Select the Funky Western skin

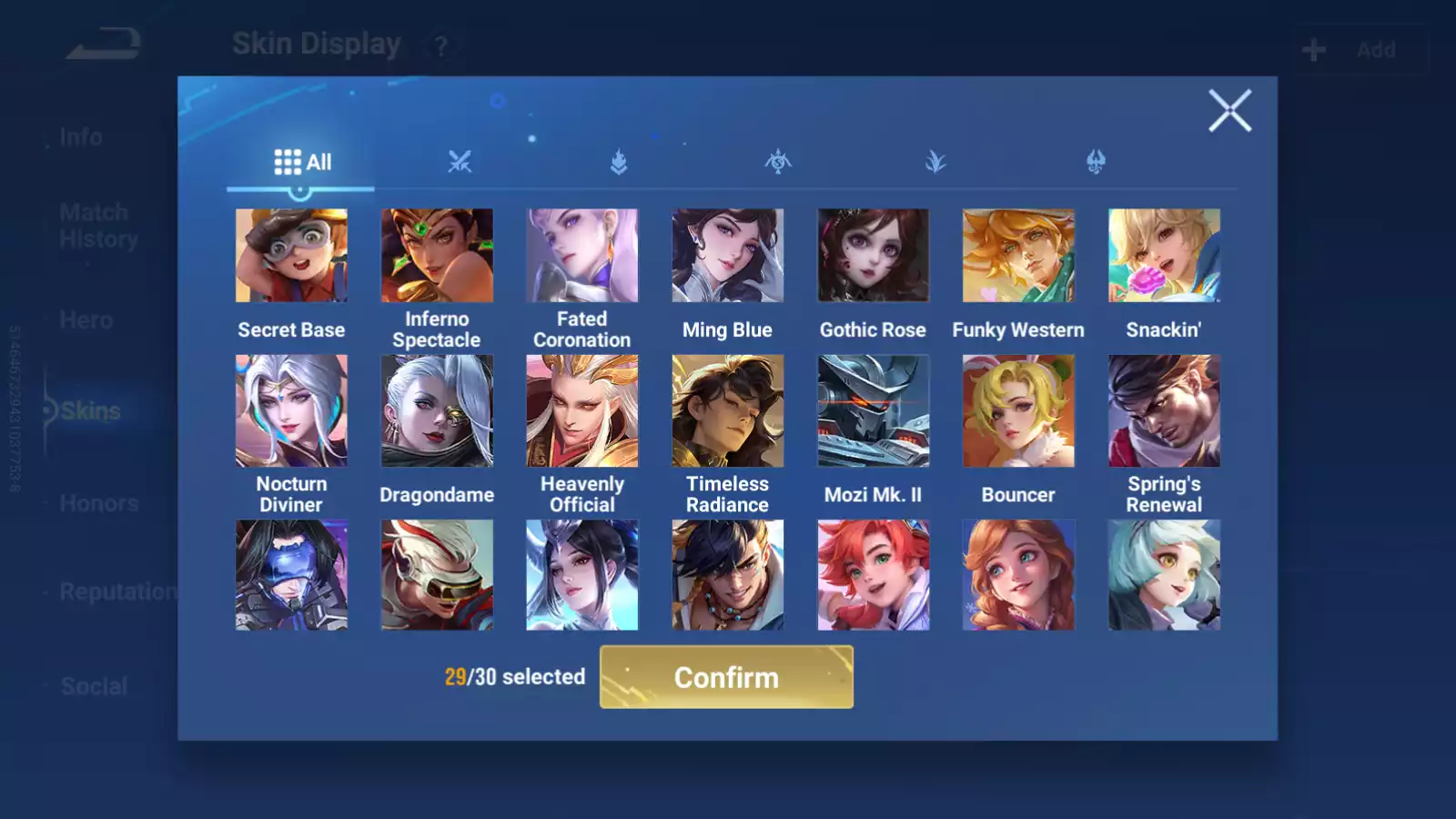click(x=1018, y=256)
